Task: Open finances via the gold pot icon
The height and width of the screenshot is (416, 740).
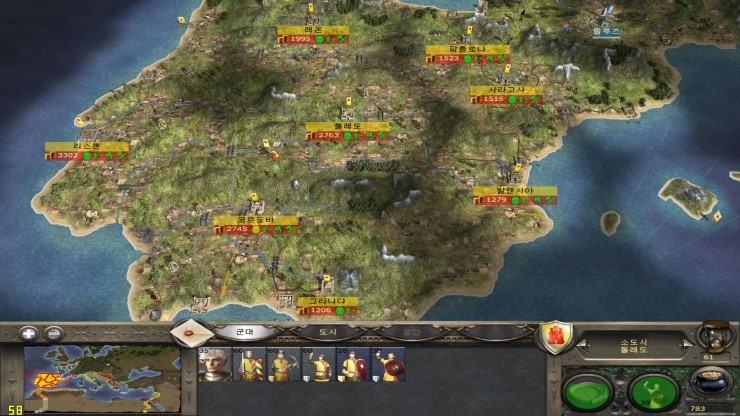Action: point(712,385)
